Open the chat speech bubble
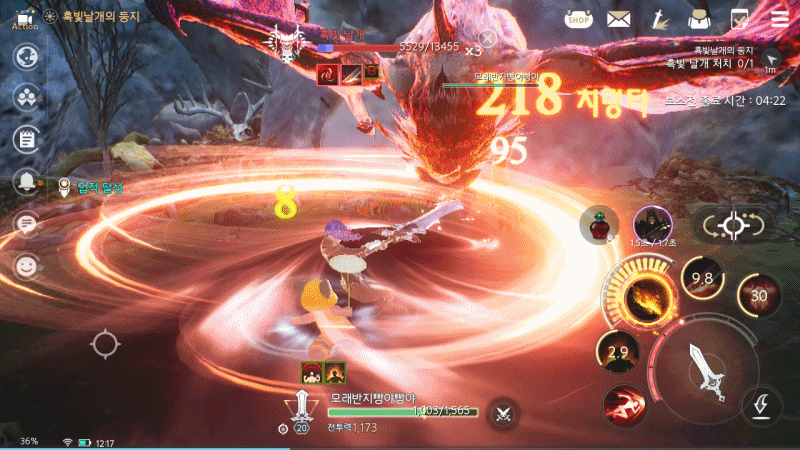 pyautogui.click(x=26, y=224)
